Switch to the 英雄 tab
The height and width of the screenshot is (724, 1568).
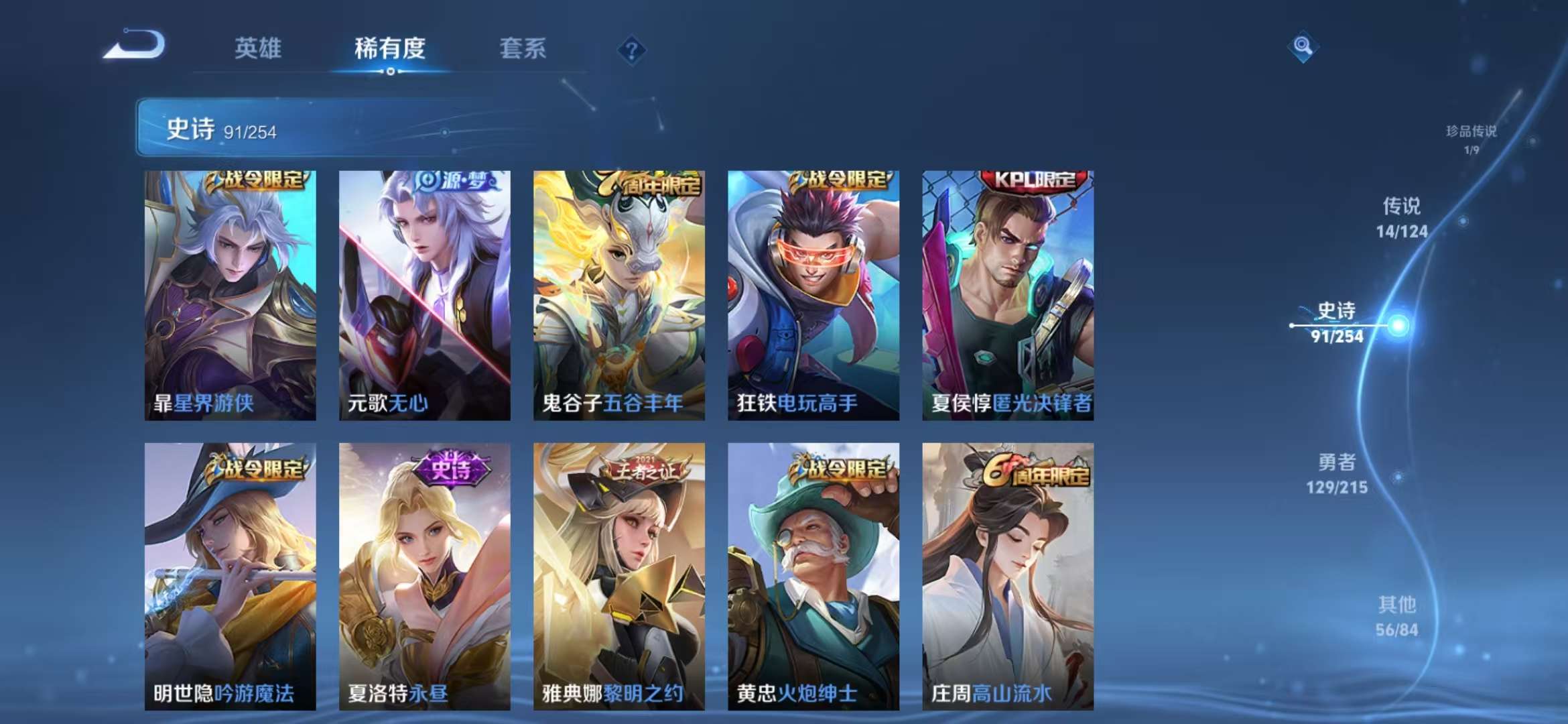tap(257, 48)
